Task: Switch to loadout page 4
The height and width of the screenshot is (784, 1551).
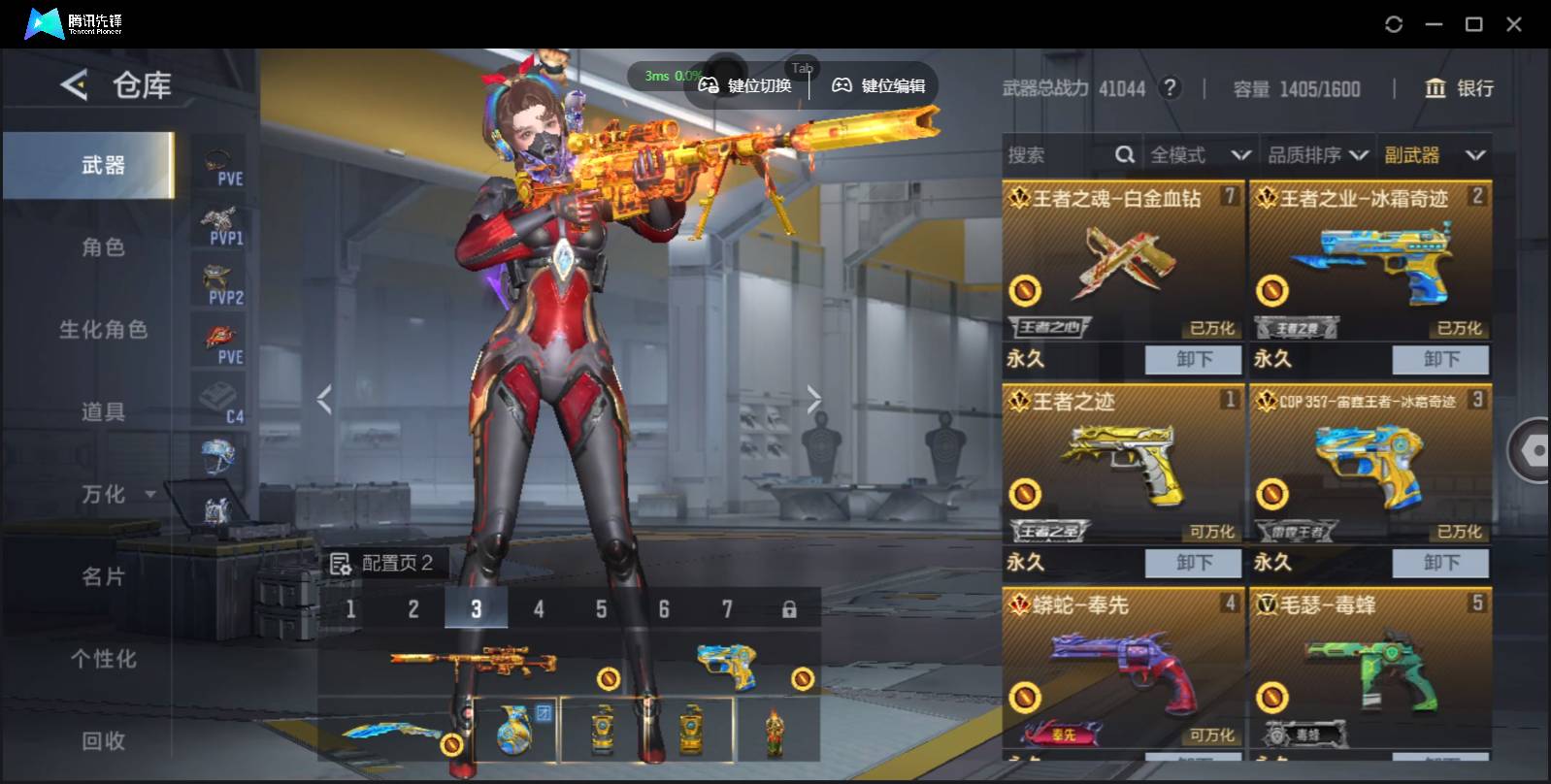Action: (539, 609)
